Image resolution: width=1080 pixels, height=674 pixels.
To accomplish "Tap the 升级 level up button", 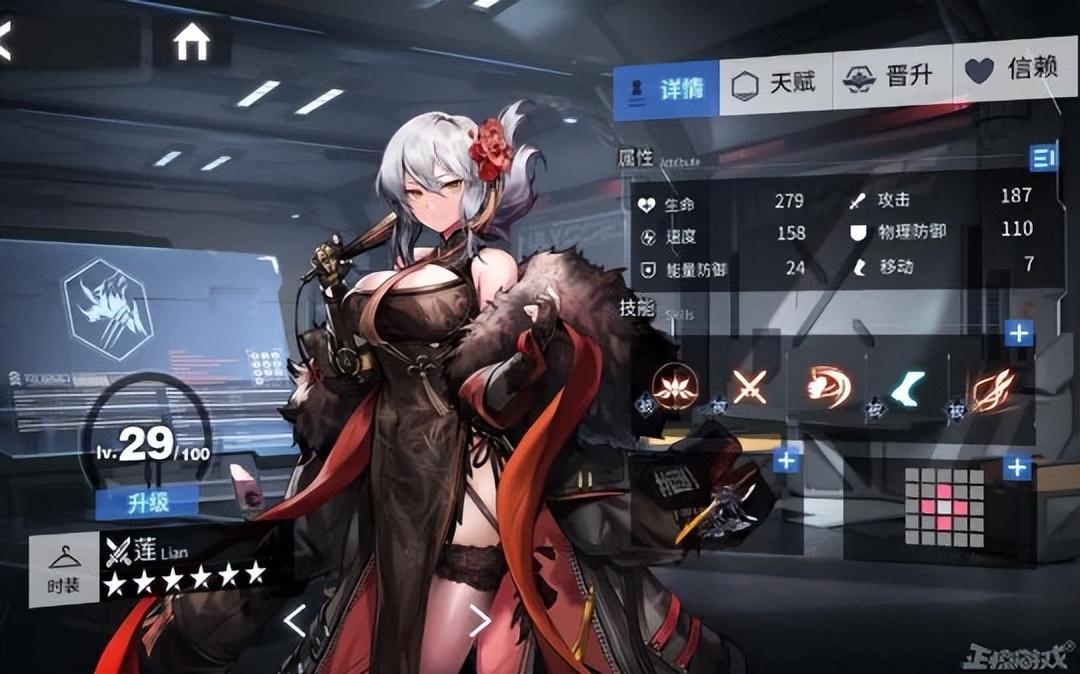I will 146,502.
